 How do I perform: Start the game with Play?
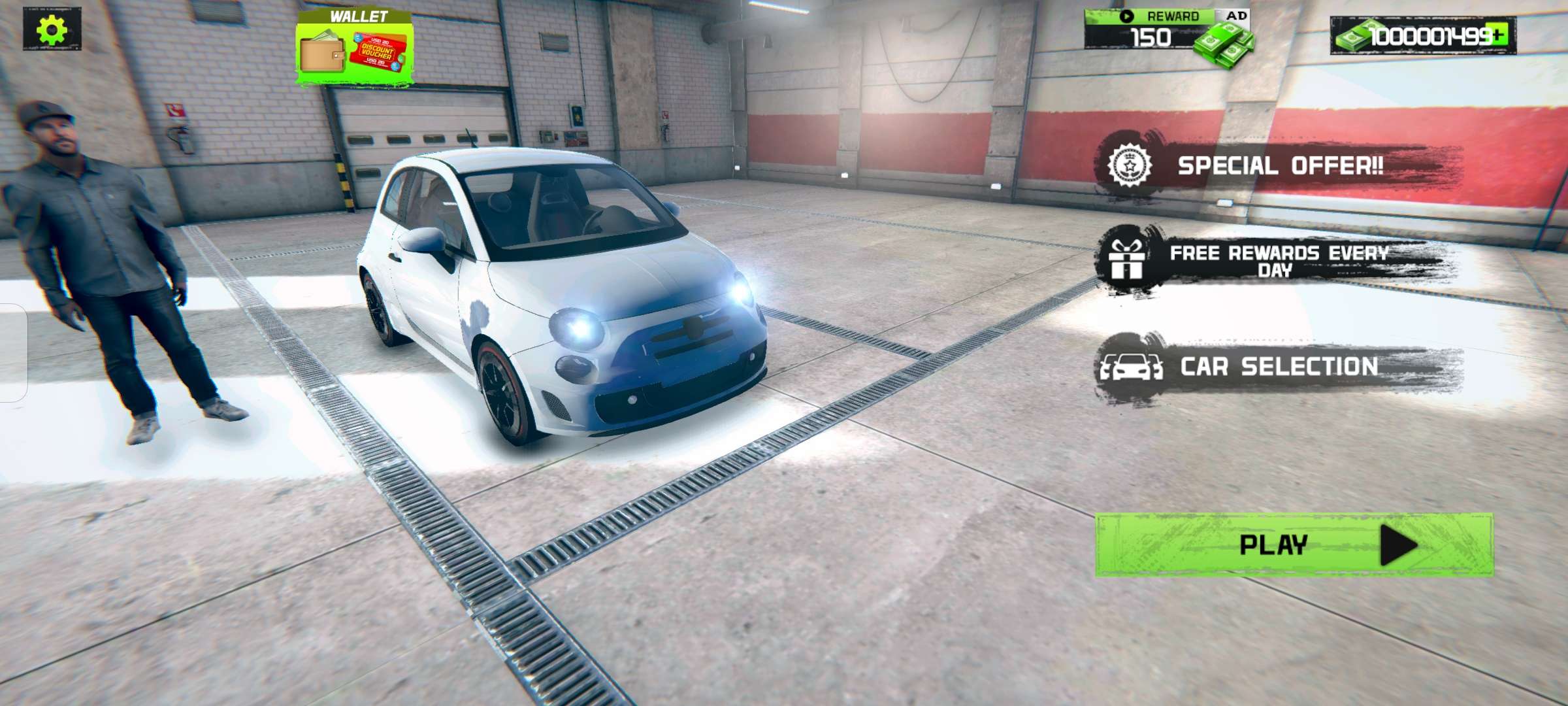[1294, 545]
